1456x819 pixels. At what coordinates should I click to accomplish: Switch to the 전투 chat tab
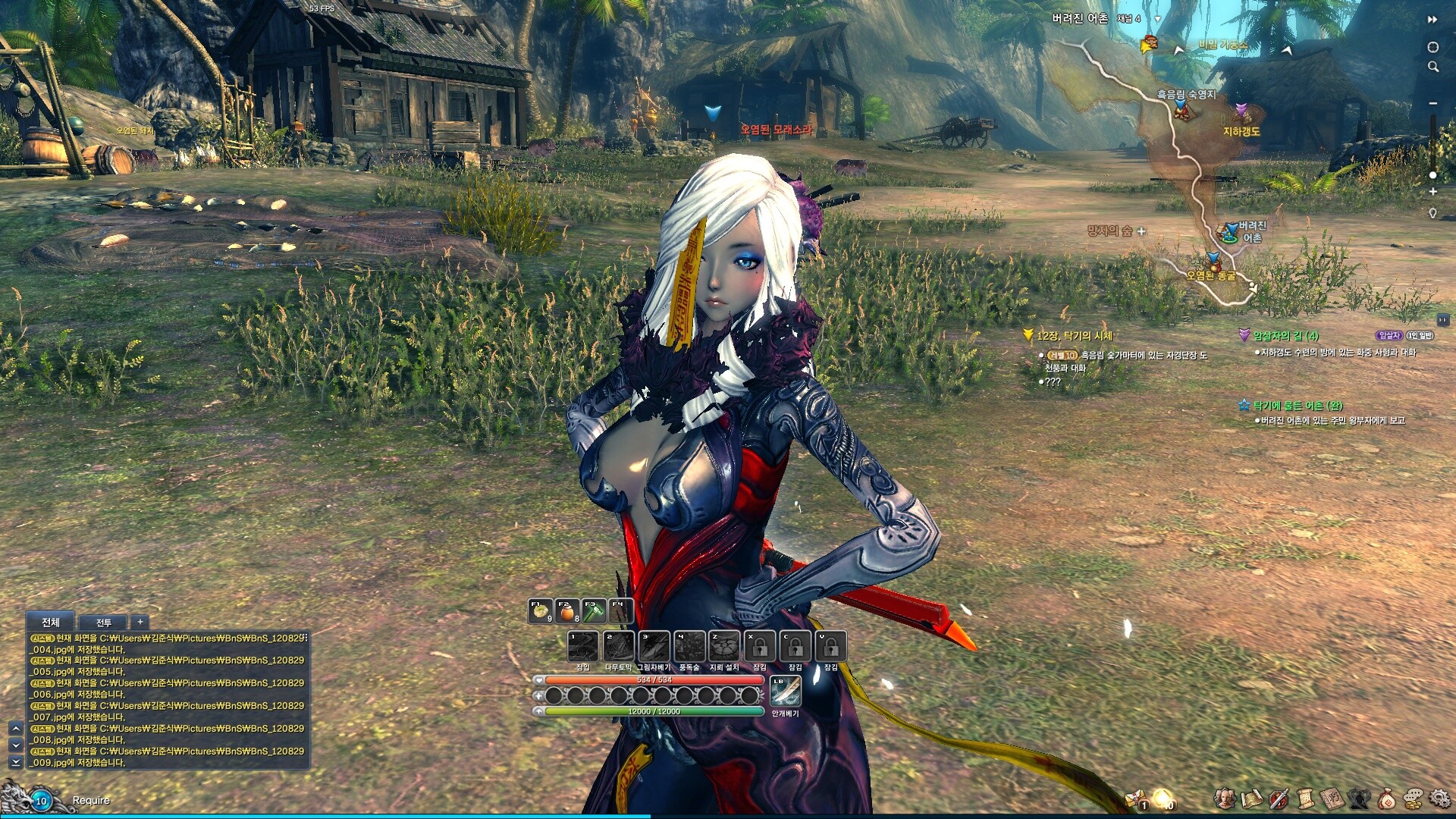click(103, 623)
